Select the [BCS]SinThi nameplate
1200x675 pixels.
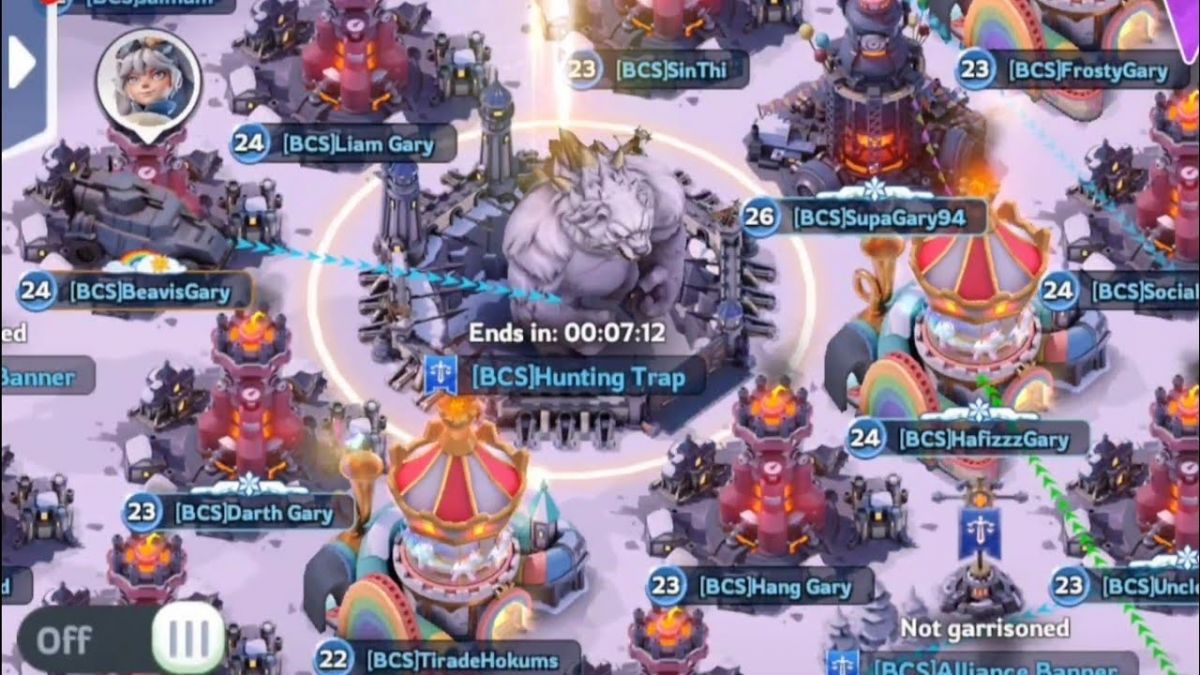point(656,69)
